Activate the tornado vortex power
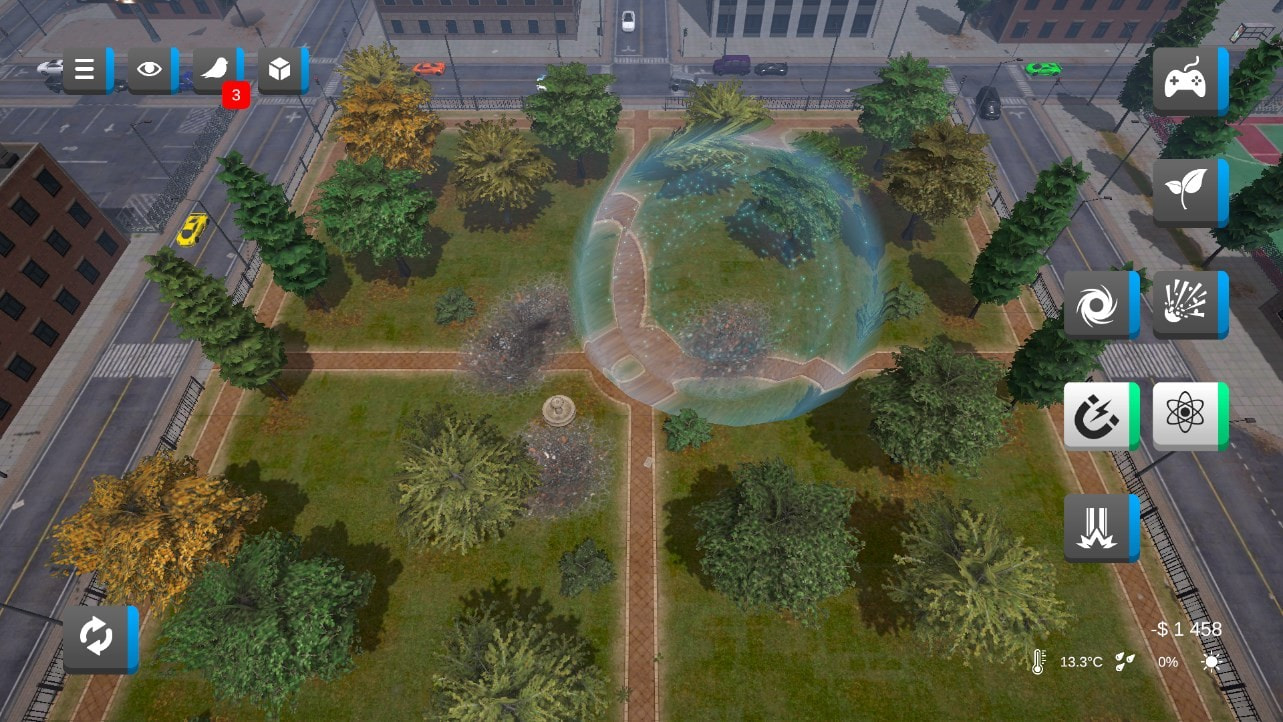 [x=1099, y=305]
